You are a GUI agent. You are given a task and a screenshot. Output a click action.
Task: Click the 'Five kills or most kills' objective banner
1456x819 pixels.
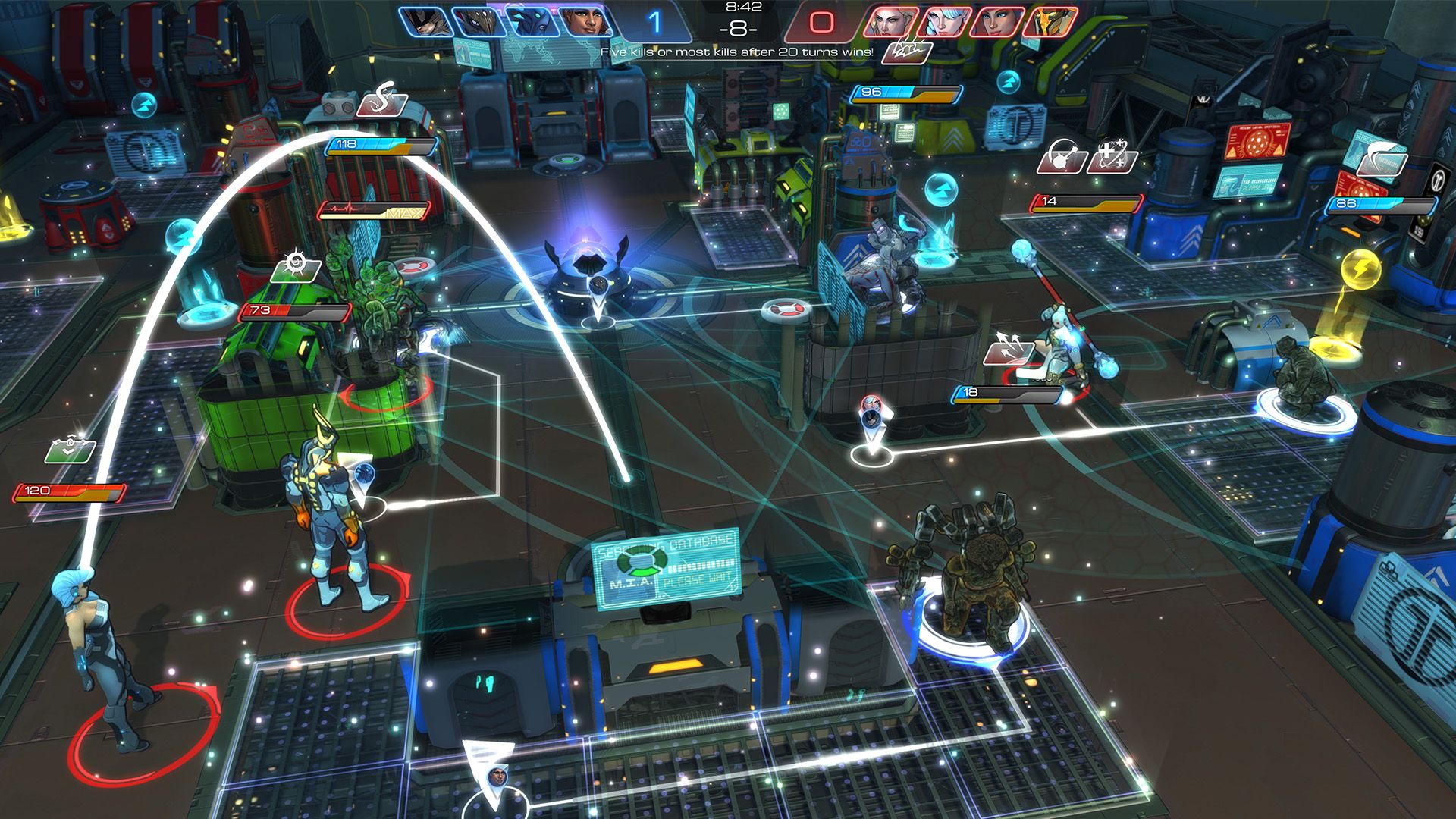[736, 54]
